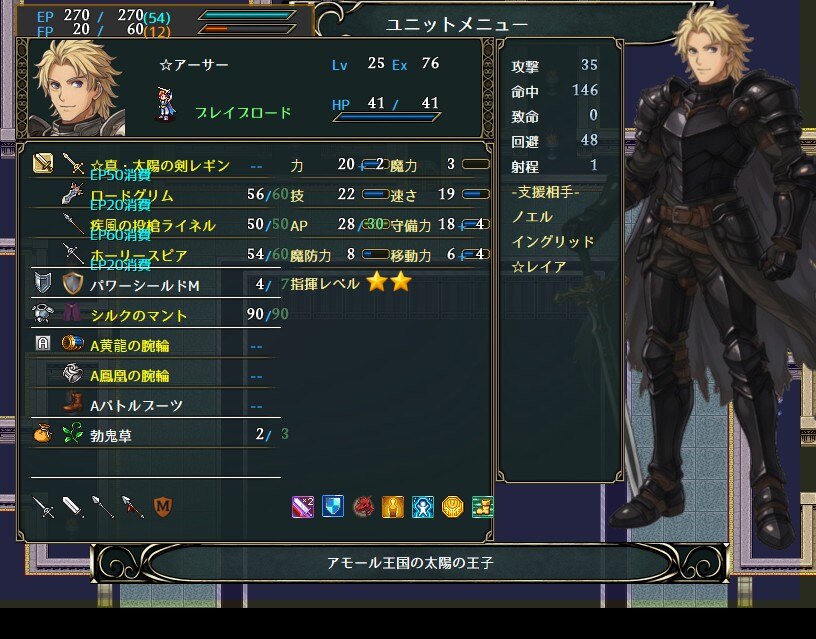Image resolution: width=816 pixels, height=639 pixels.
Task: Choose the 勃鬼草 herb item
Action: pos(111,435)
